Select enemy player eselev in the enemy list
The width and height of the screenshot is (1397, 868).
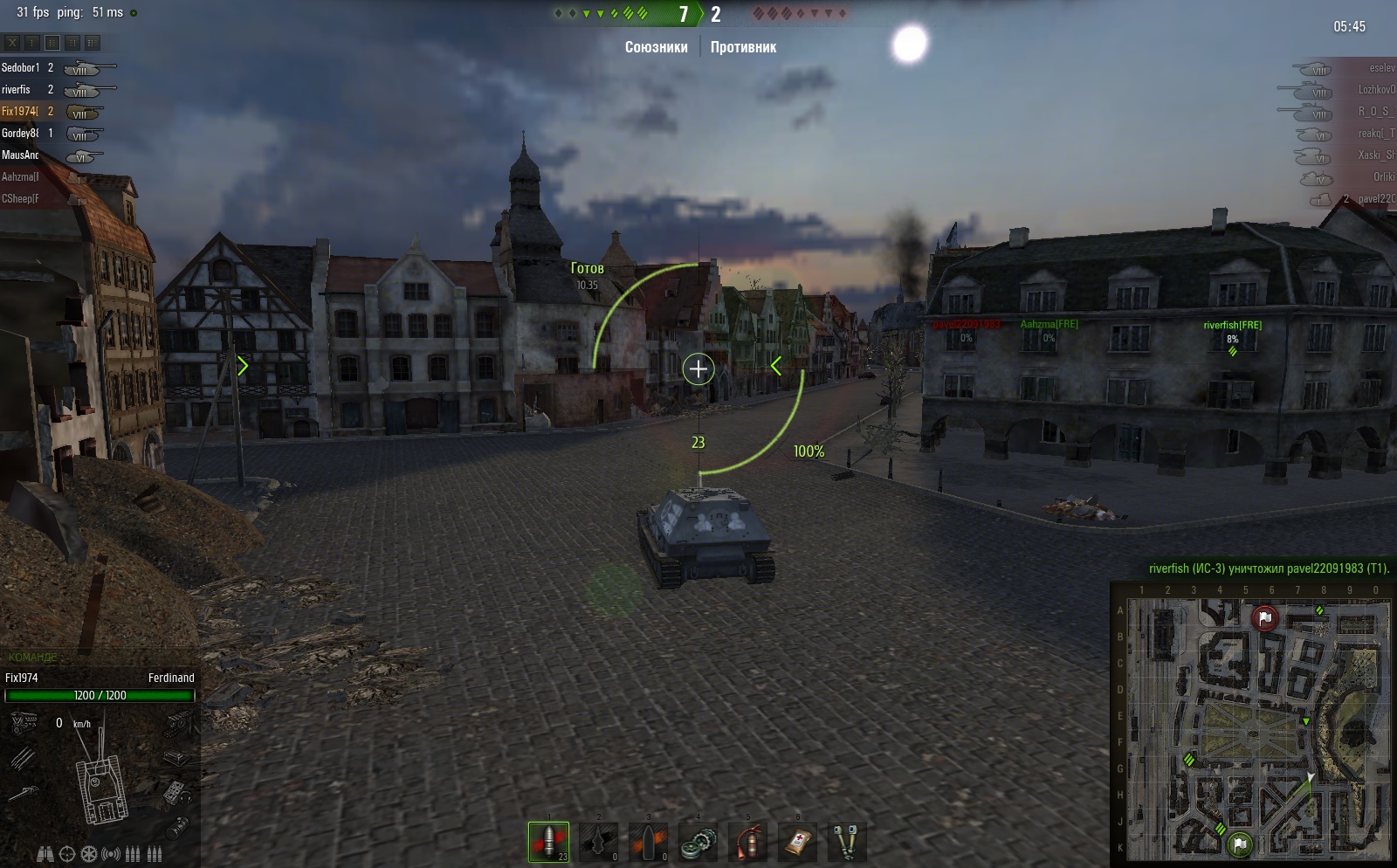tap(1381, 67)
